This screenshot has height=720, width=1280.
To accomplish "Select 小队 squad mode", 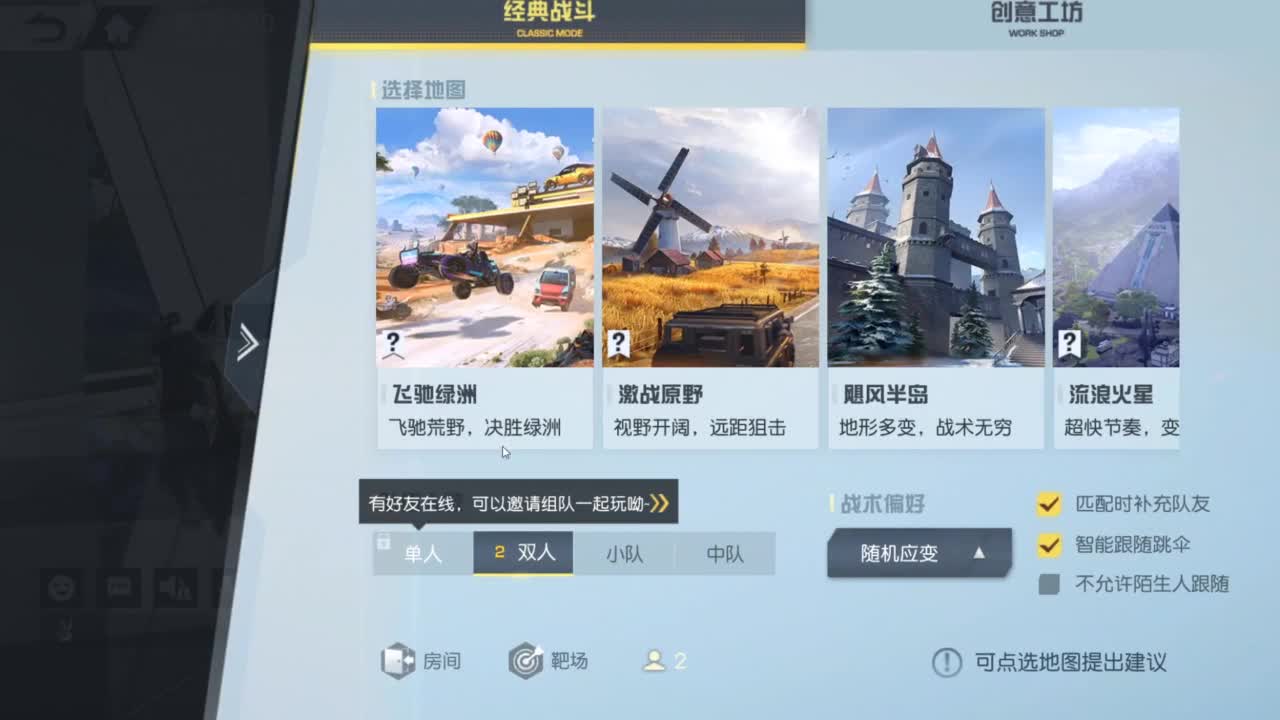I will pyautogui.click(x=623, y=553).
